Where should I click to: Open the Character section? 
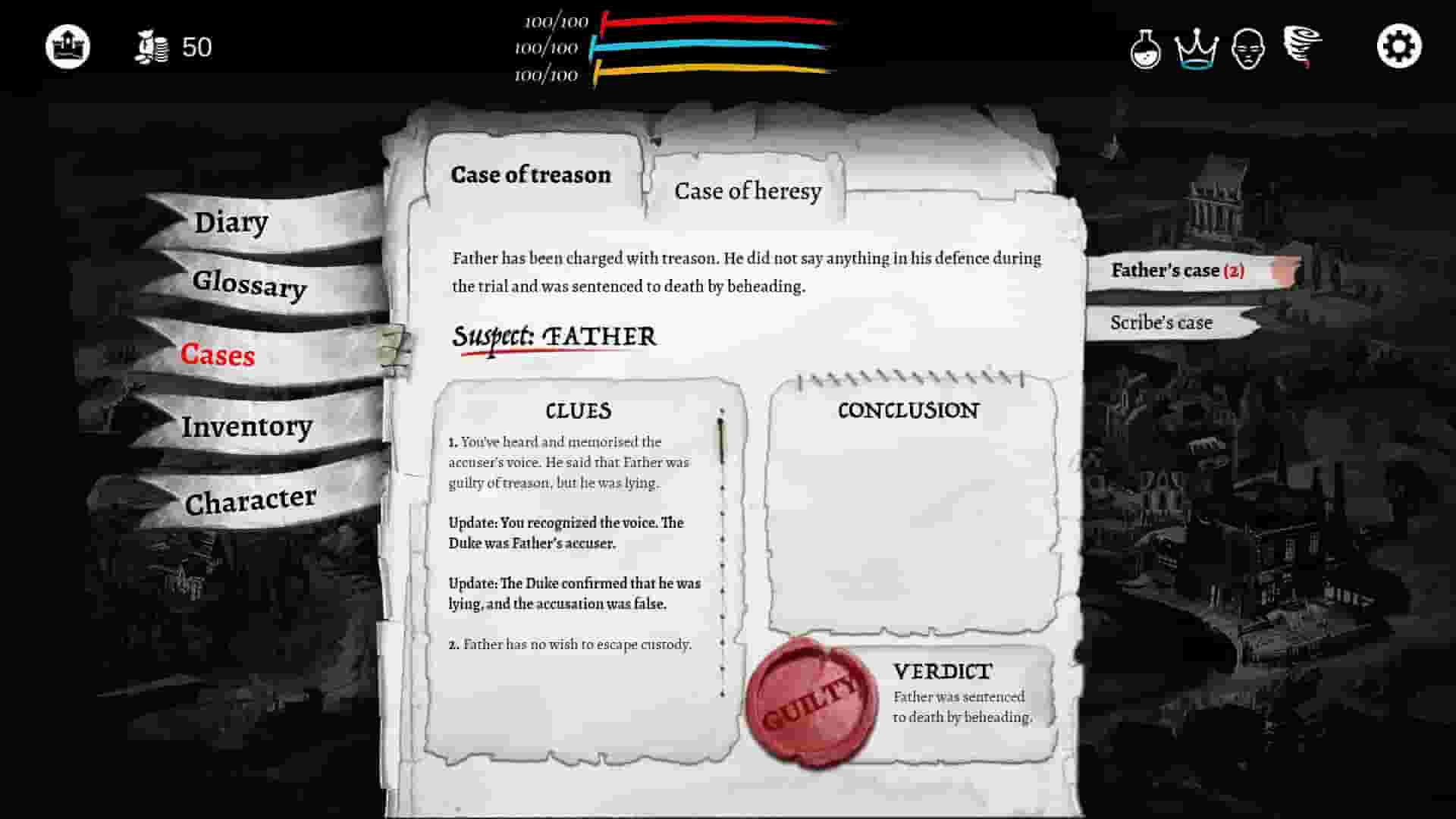pos(250,497)
